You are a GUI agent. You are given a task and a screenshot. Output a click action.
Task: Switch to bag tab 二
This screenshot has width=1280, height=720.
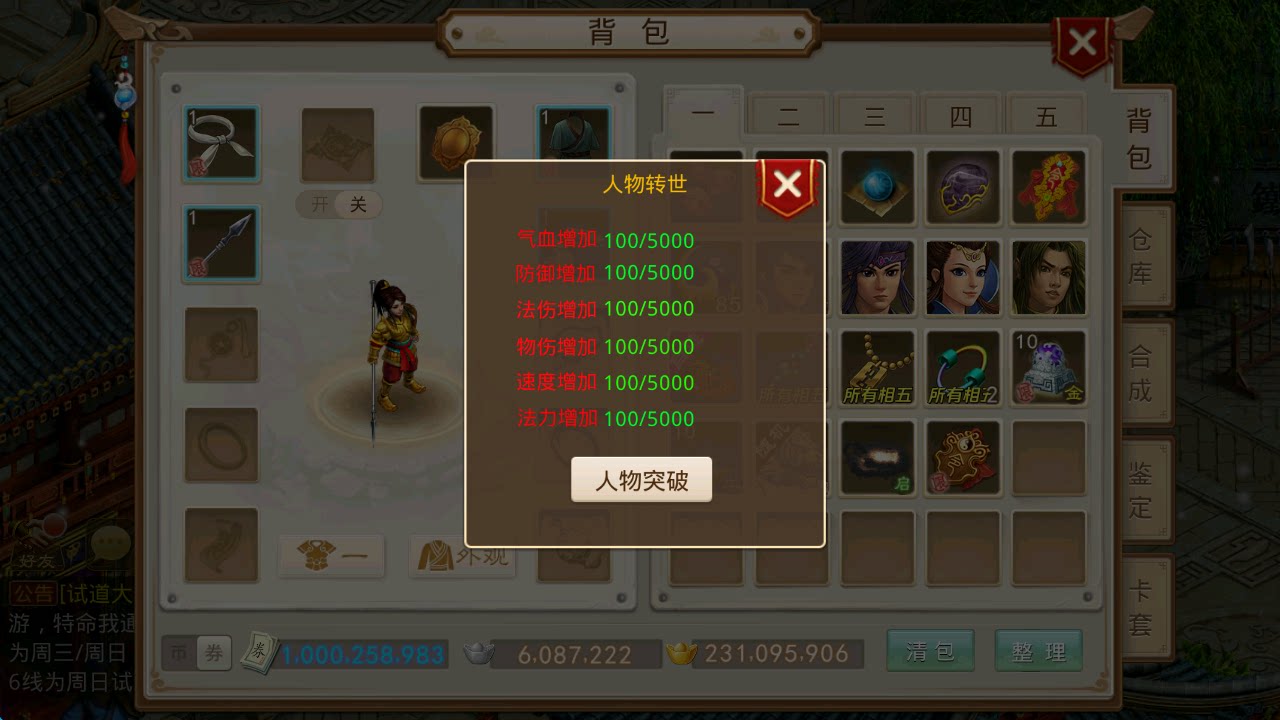click(788, 116)
